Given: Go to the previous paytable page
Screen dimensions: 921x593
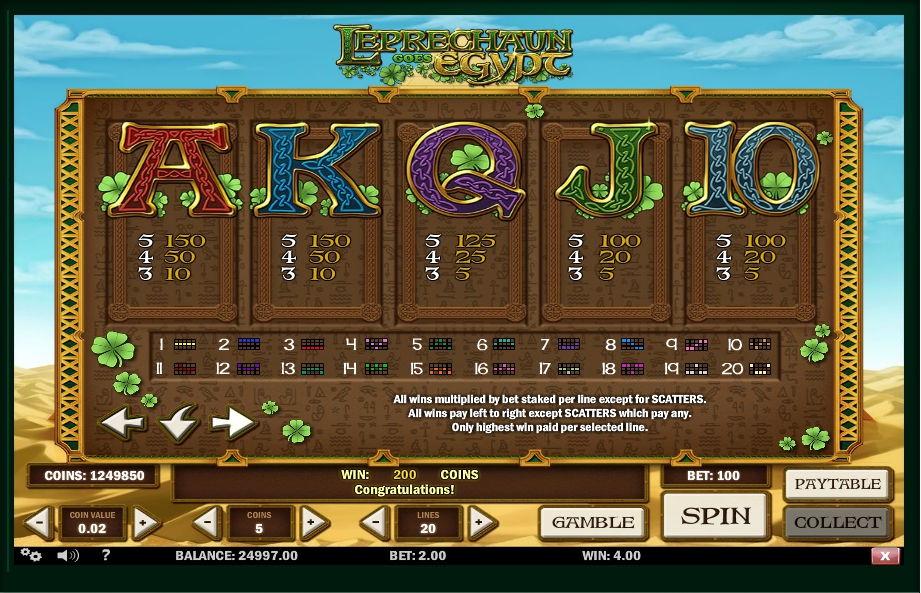Looking at the screenshot, I should (122, 423).
